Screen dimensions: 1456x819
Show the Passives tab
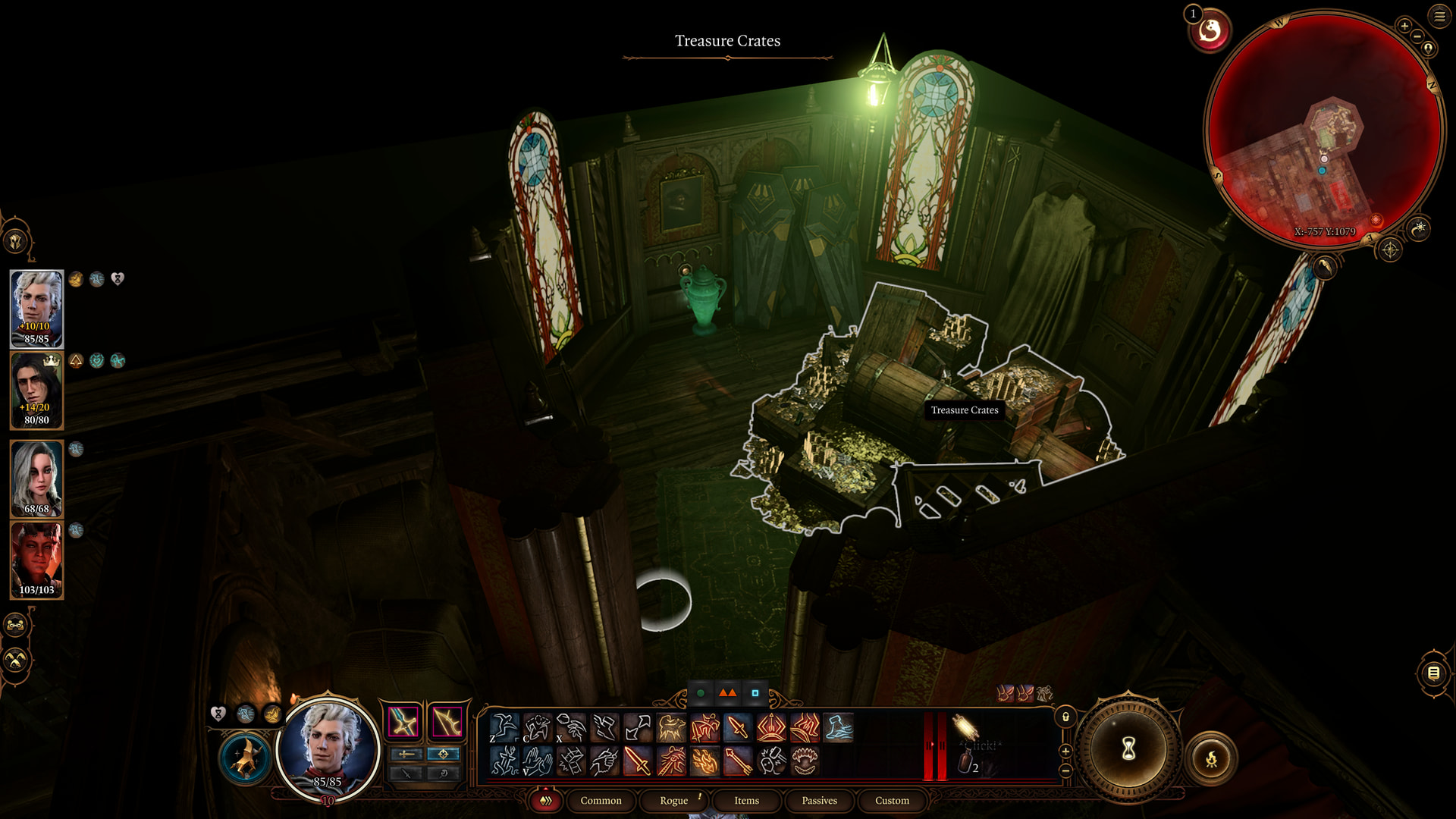click(x=819, y=800)
